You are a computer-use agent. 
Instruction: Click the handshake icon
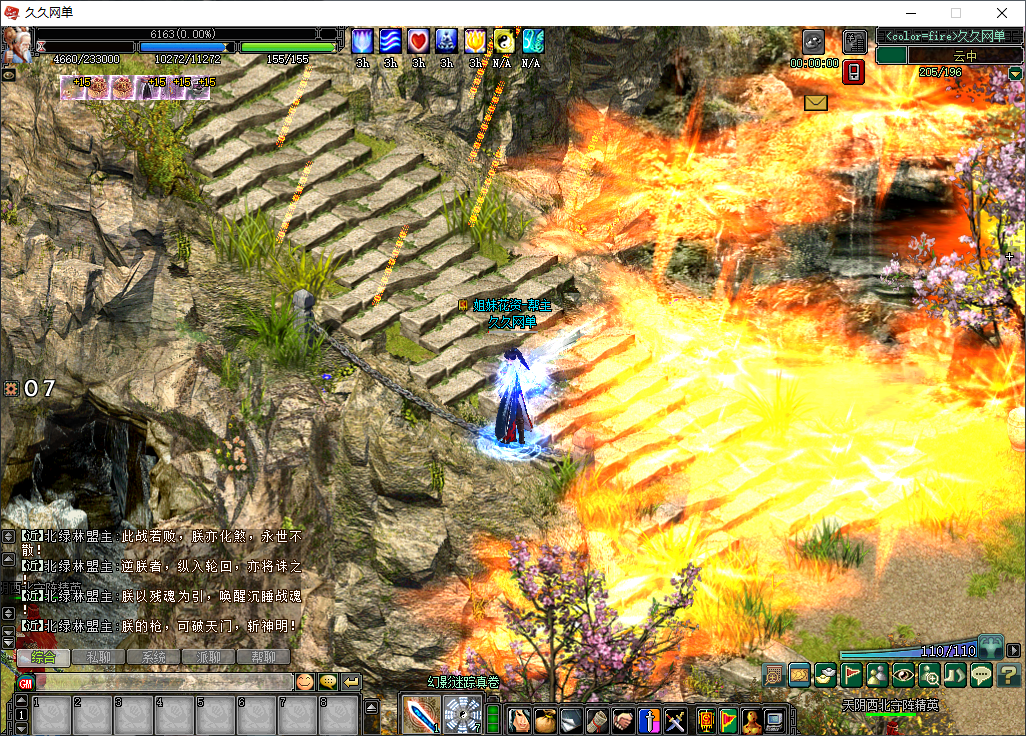623,719
